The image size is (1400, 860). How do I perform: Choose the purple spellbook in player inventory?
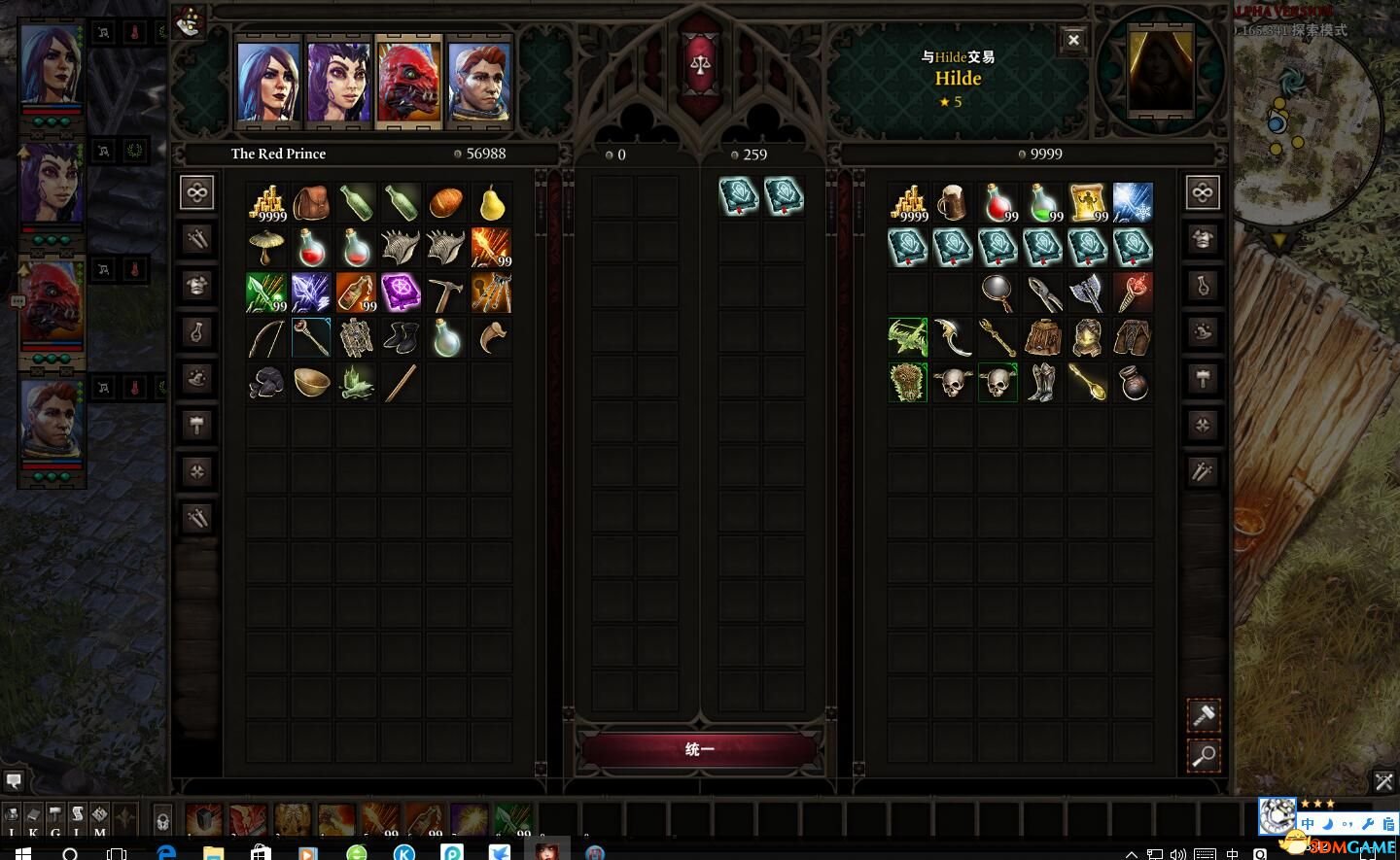click(x=401, y=292)
